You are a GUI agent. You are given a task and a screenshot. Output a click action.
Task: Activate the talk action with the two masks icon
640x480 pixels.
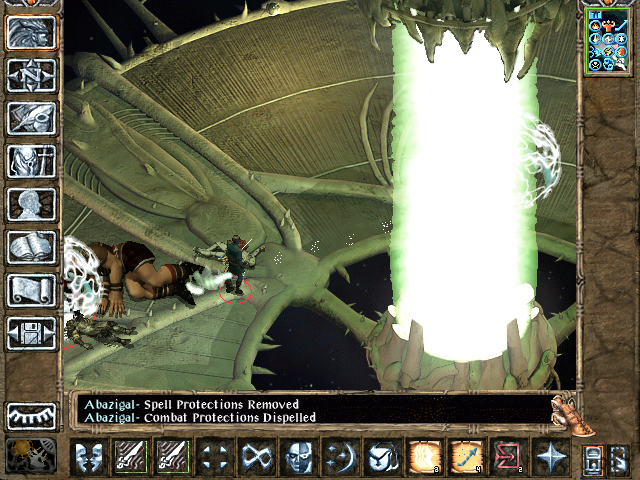[90, 458]
